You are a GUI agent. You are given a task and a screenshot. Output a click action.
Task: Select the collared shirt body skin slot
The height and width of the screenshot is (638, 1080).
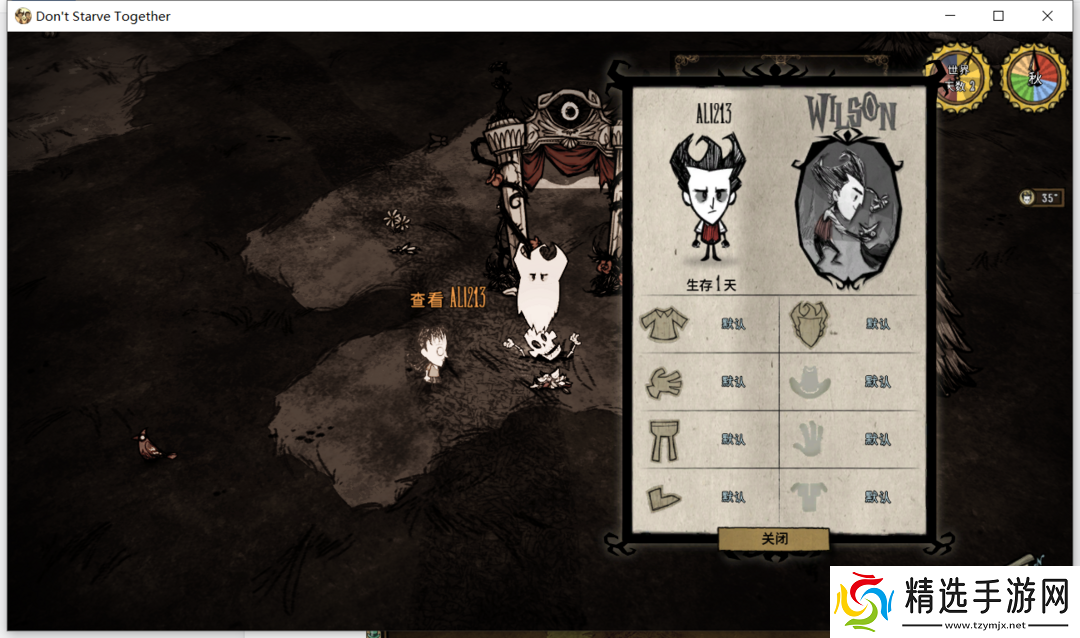click(x=663, y=323)
